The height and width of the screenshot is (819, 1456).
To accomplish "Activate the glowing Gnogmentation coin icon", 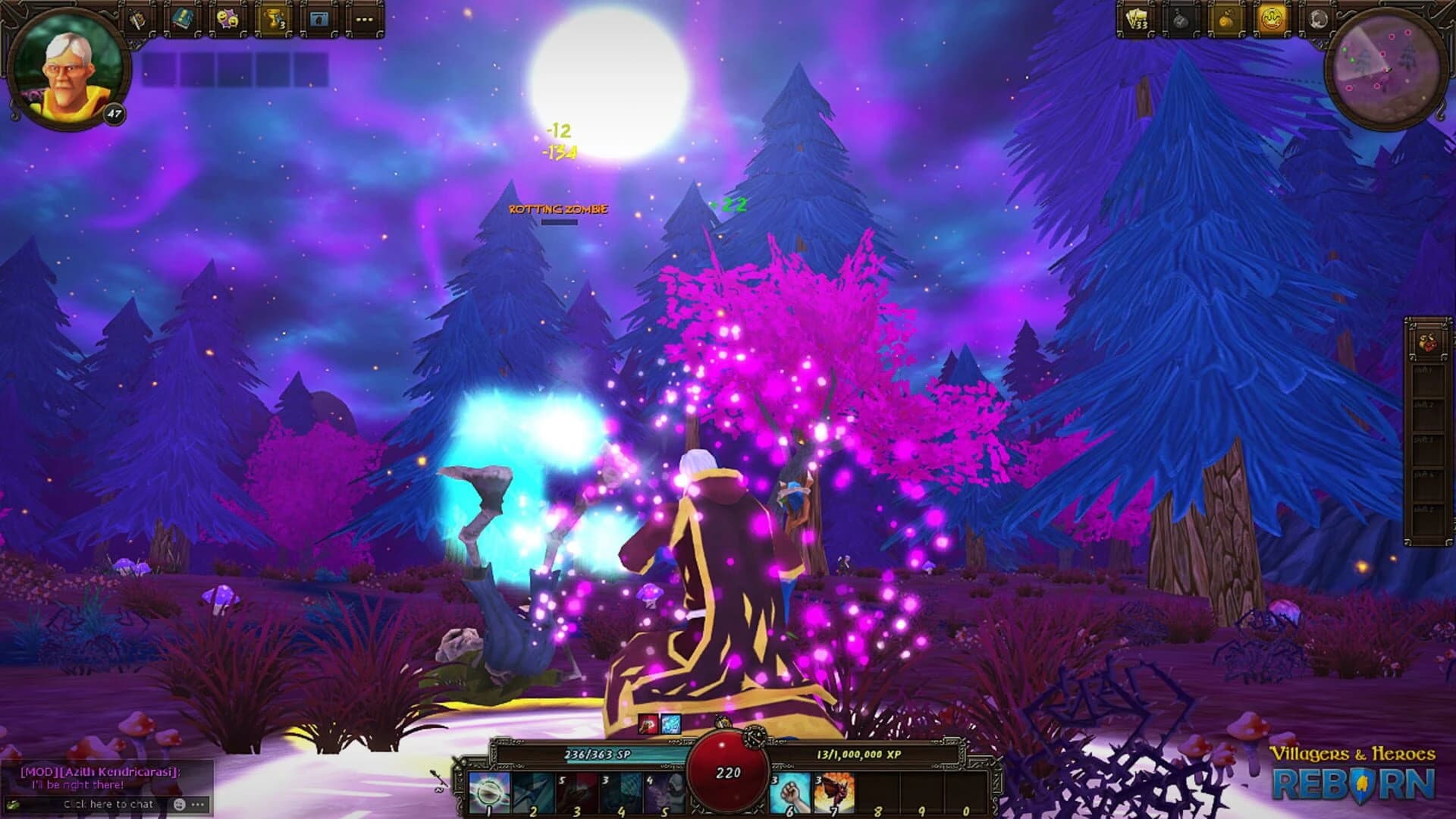I will click(x=1272, y=19).
